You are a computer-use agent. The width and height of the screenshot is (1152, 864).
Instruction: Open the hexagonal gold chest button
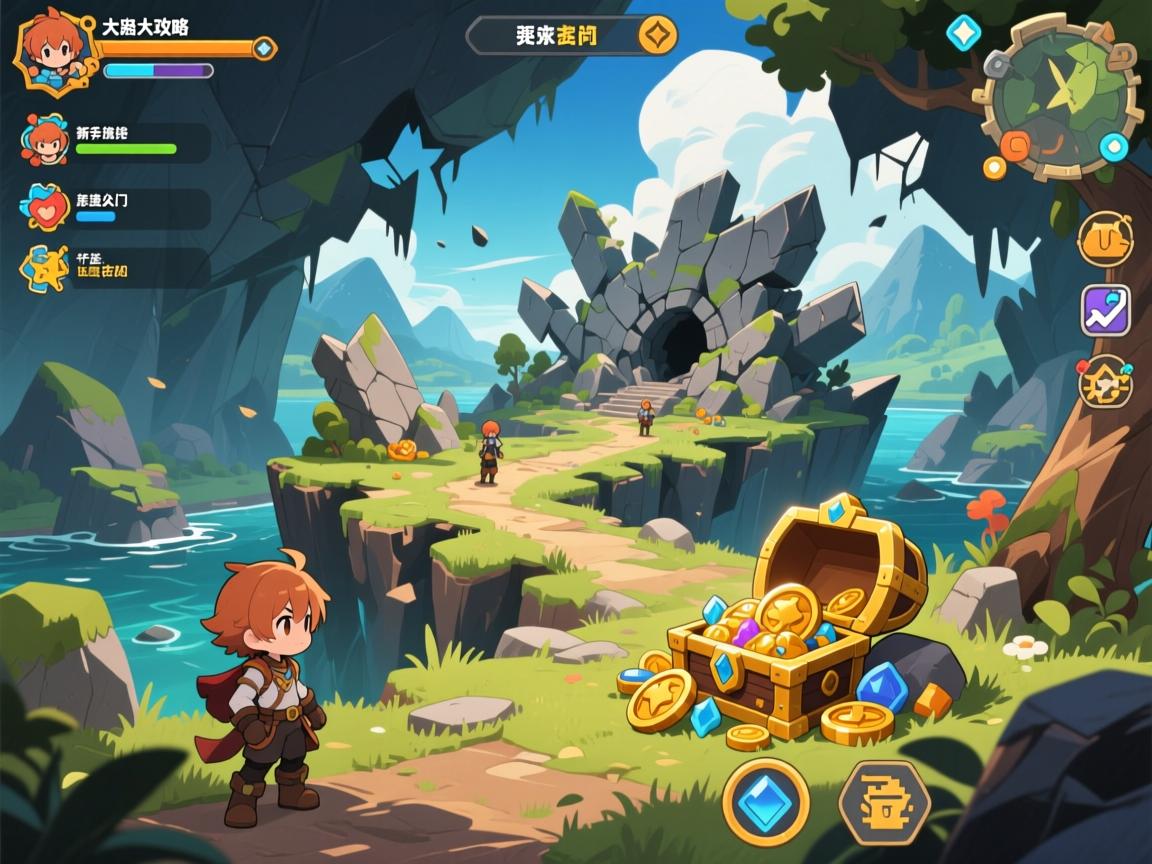[x=884, y=802]
